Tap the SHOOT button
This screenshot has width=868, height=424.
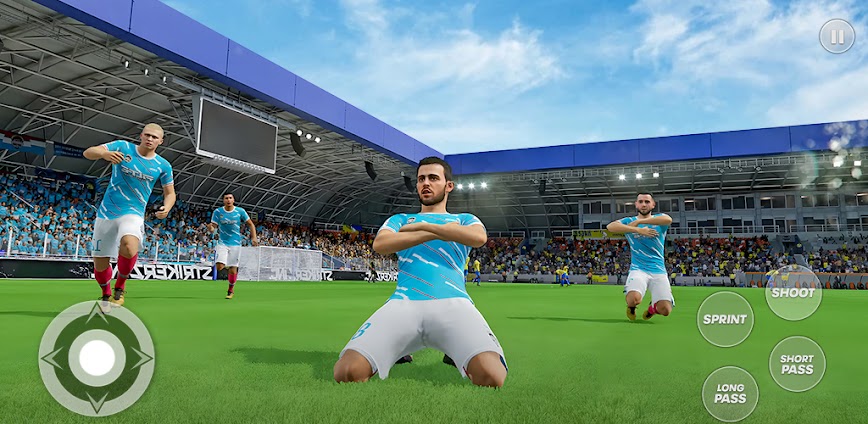point(793,292)
